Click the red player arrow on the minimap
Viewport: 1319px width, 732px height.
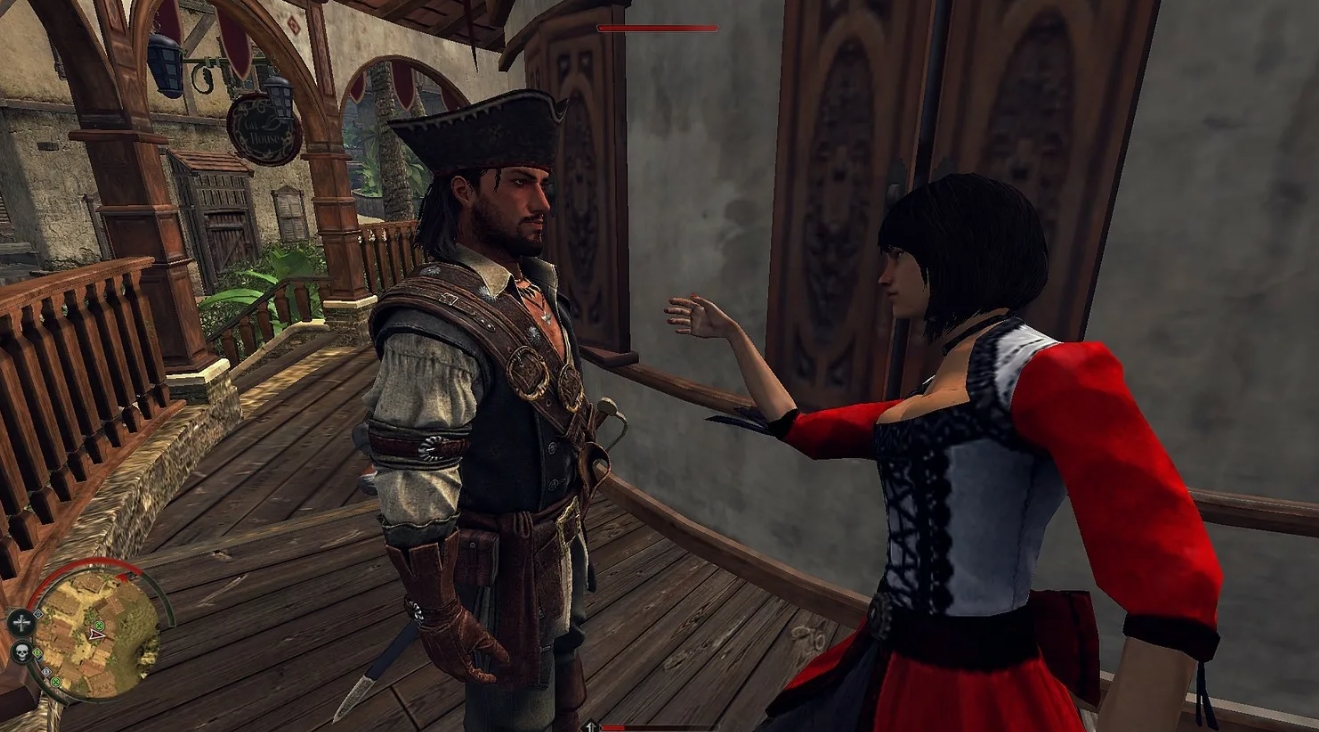pos(96,633)
